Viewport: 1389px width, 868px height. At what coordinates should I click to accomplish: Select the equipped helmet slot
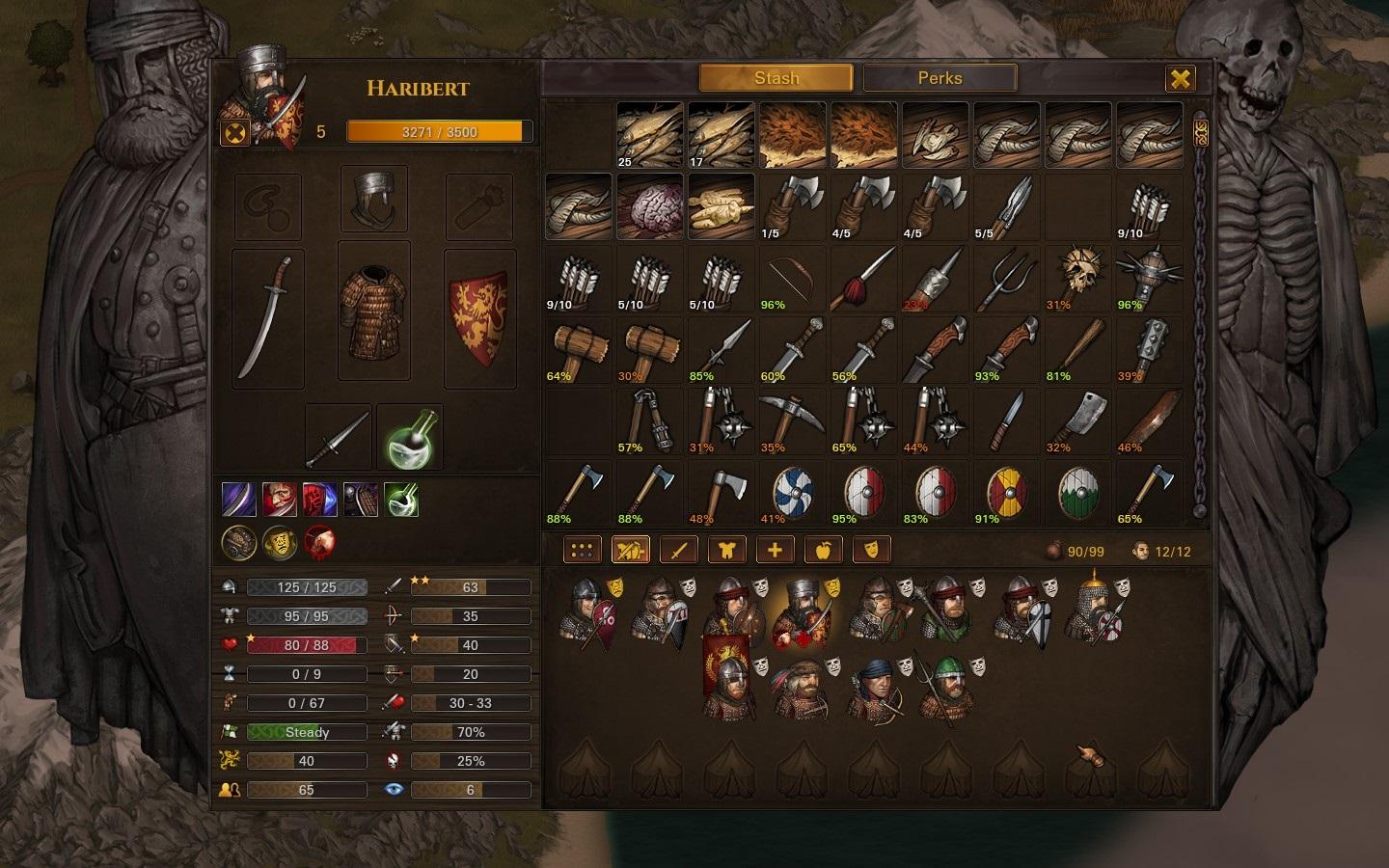[x=374, y=199]
